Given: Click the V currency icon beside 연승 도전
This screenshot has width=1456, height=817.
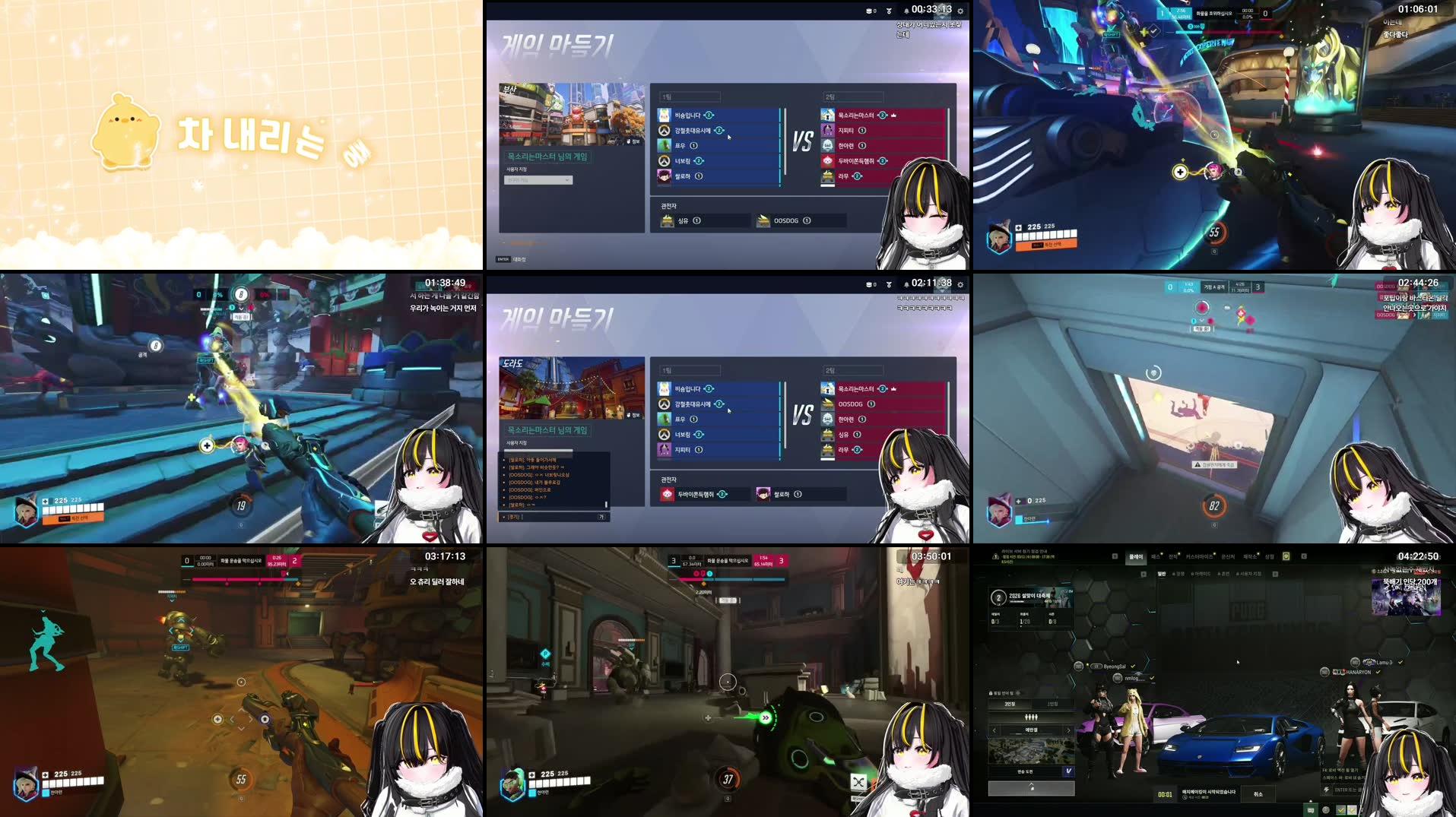Looking at the screenshot, I should pos(1068,772).
